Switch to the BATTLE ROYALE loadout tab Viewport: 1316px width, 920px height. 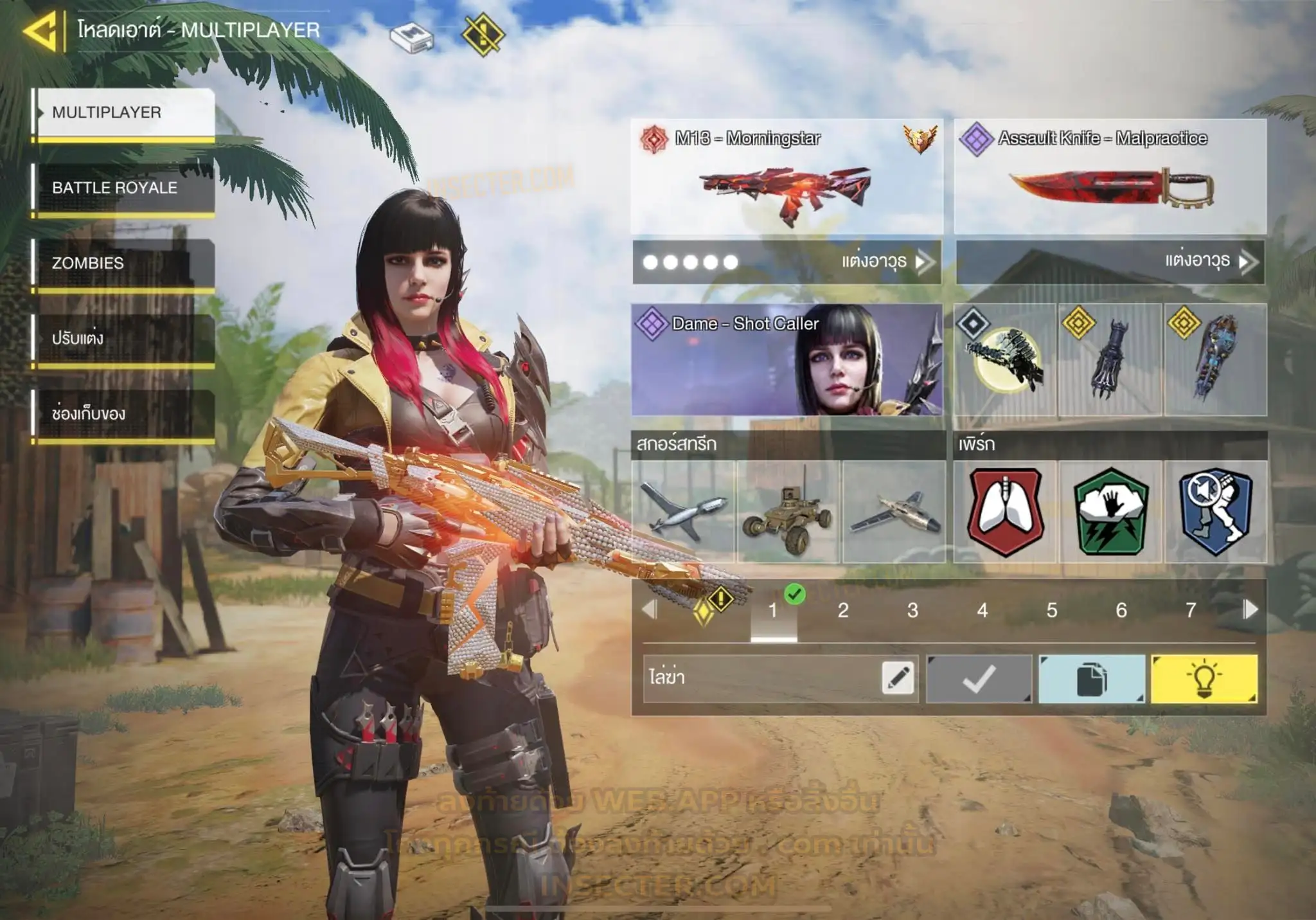123,188
